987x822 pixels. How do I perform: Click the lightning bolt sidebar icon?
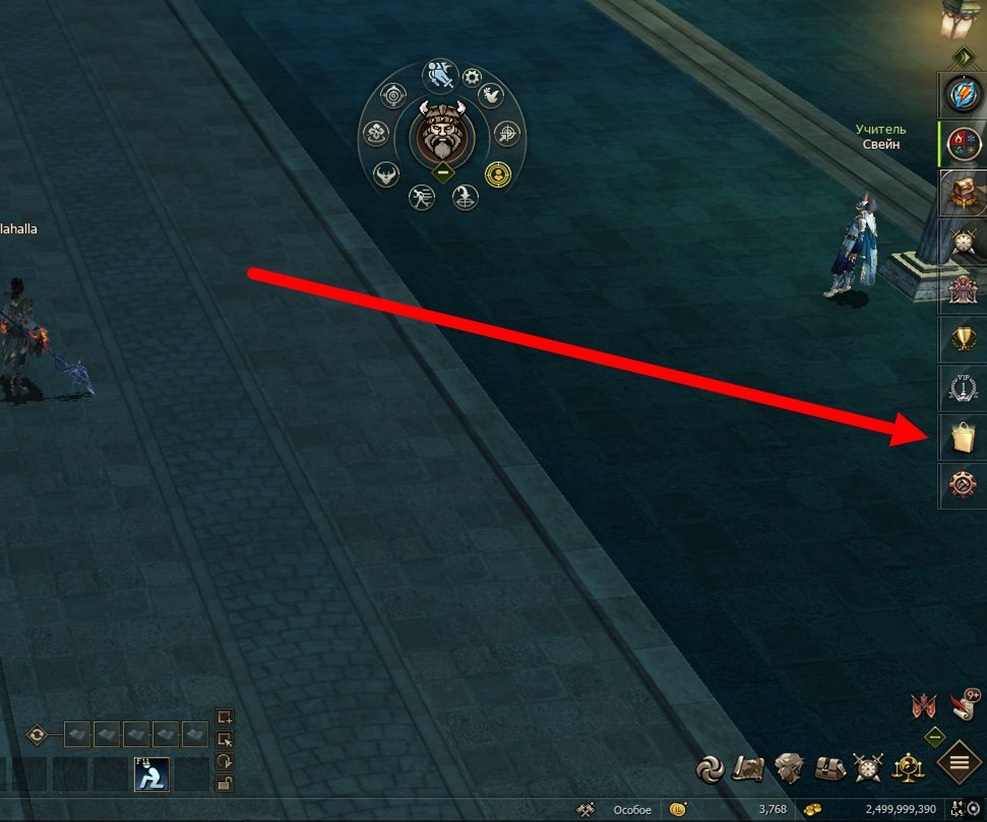[x=962, y=96]
